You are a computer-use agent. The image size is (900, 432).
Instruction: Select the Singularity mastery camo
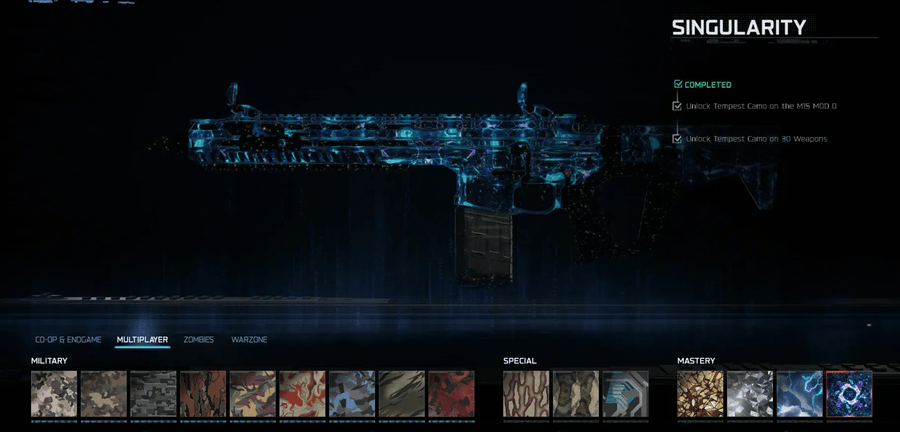[x=849, y=394]
